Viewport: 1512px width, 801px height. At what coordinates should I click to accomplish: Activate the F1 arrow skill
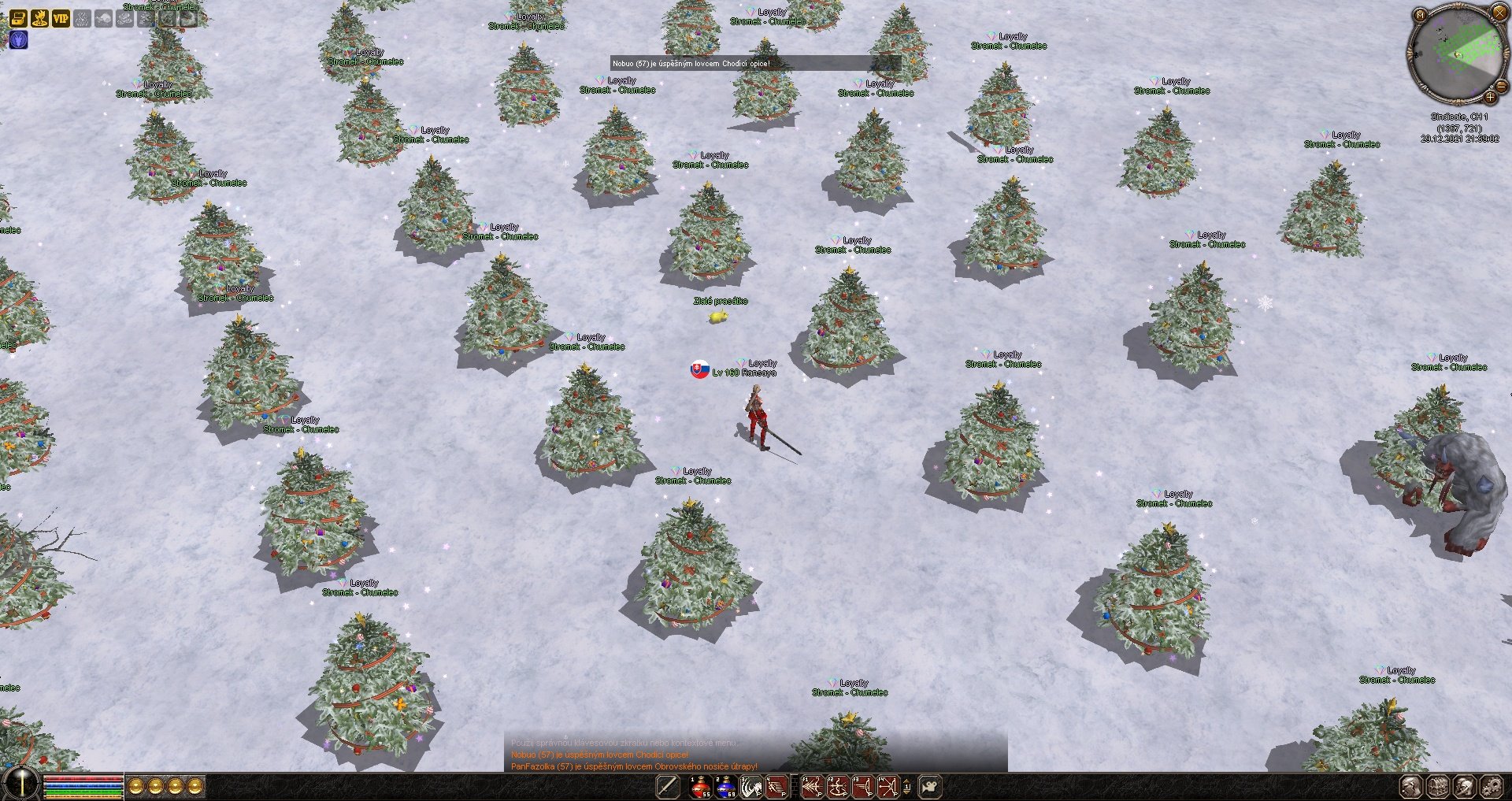coord(812,786)
